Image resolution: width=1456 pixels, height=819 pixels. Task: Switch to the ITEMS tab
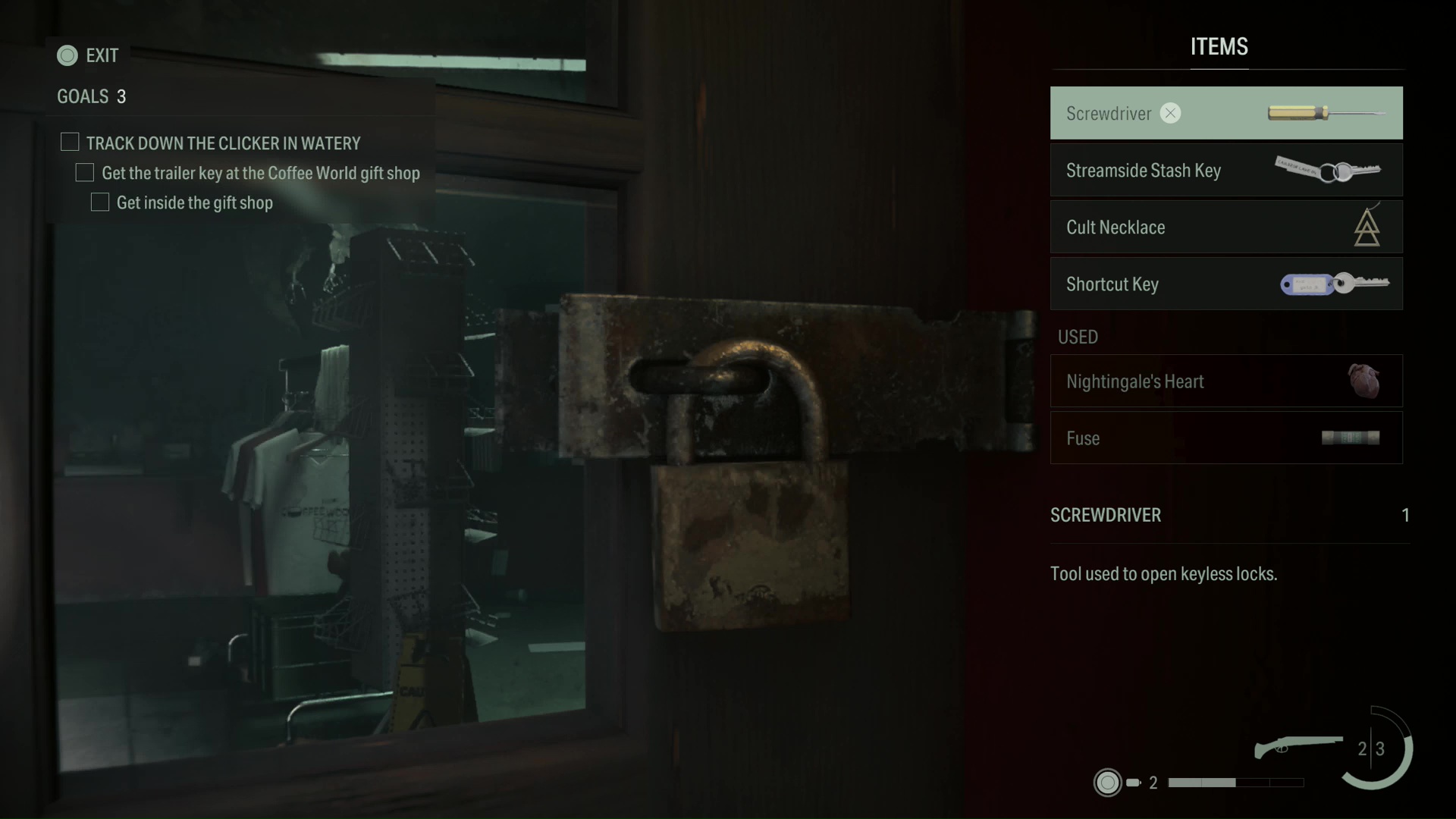[1218, 47]
